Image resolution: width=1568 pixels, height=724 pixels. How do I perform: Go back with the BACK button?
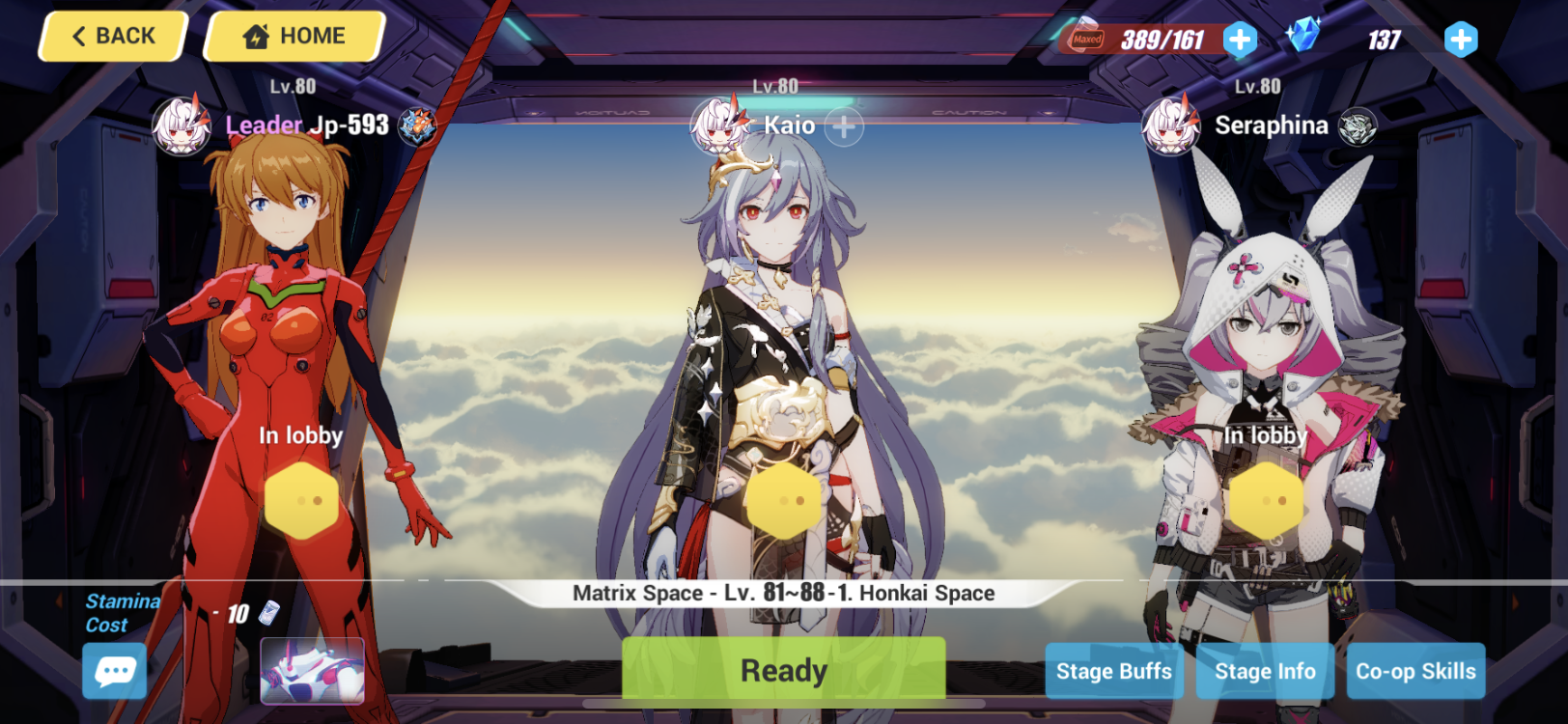pyautogui.click(x=111, y=36)
